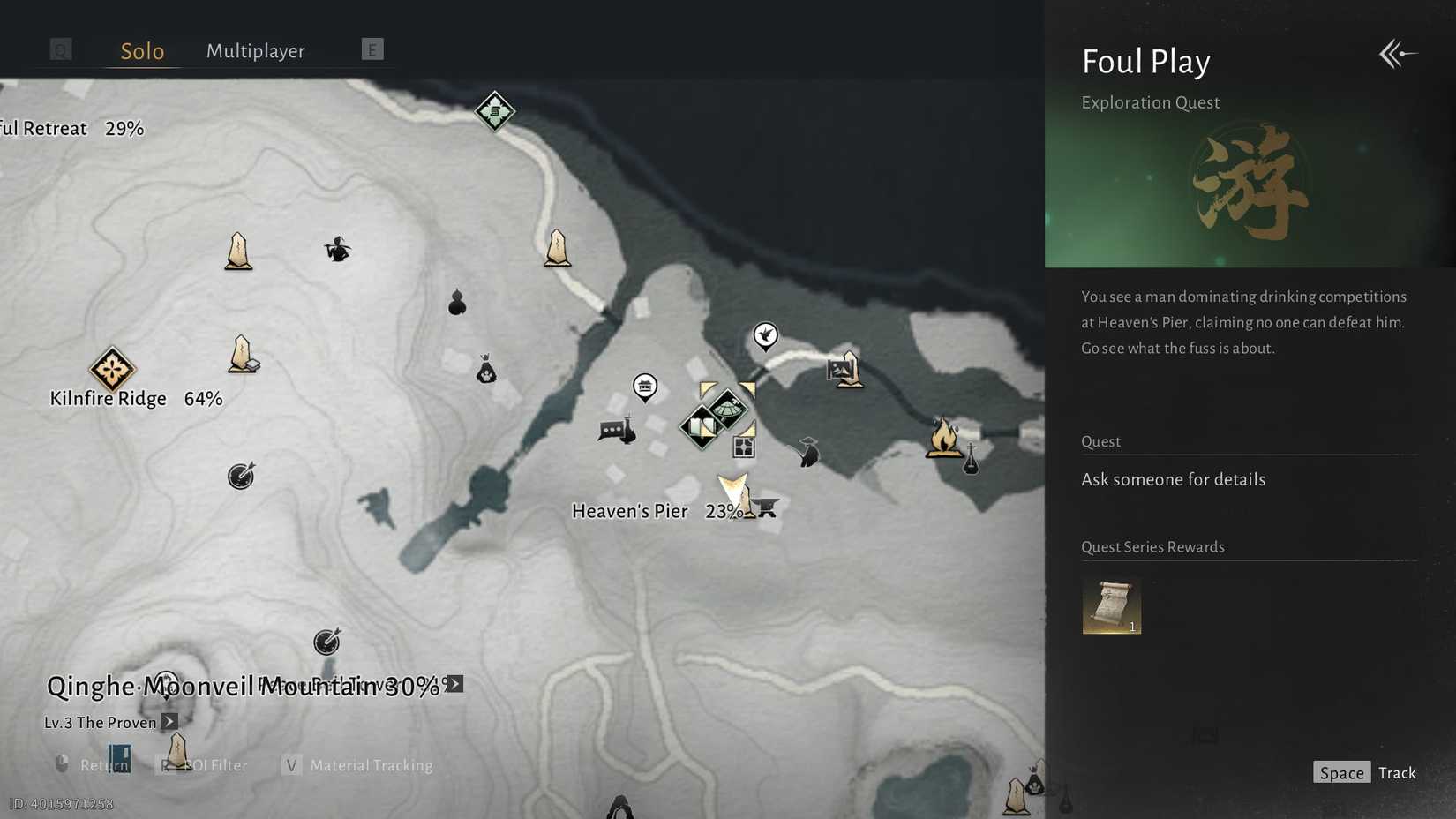View the quest scroll reward thumbnail

(x=1111, y=606)
